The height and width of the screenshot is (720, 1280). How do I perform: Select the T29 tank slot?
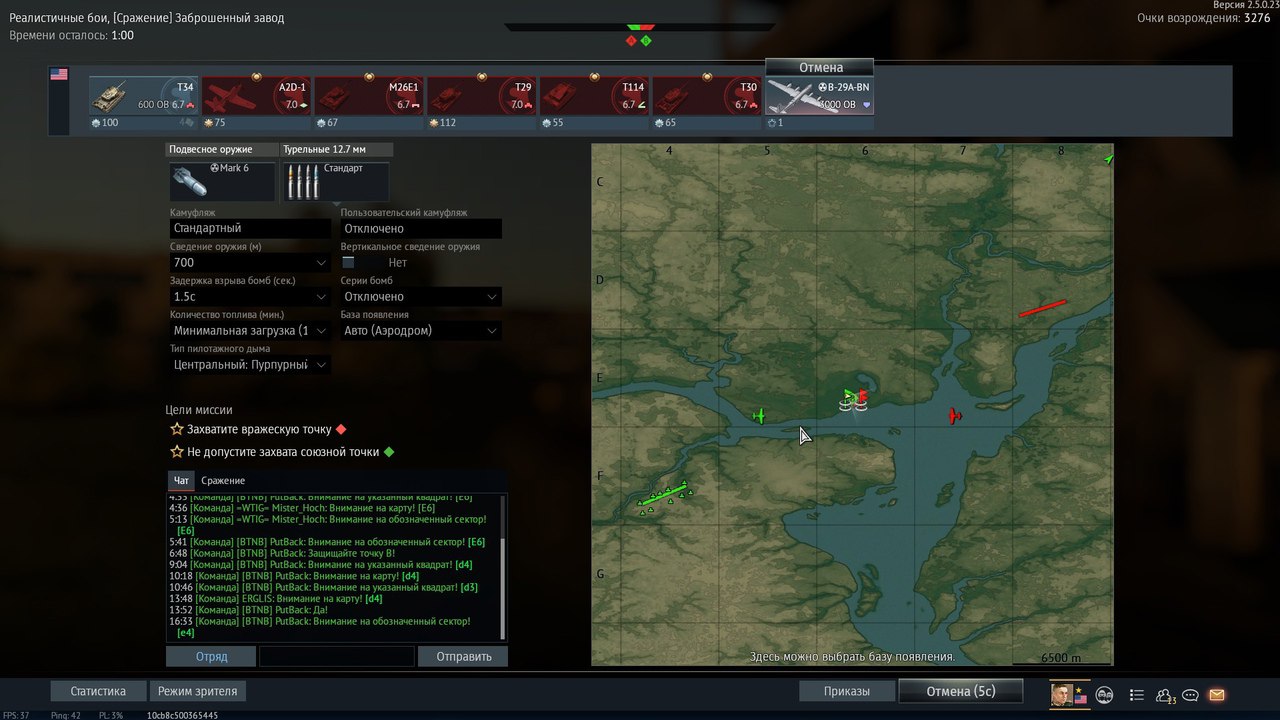(481, 97)
